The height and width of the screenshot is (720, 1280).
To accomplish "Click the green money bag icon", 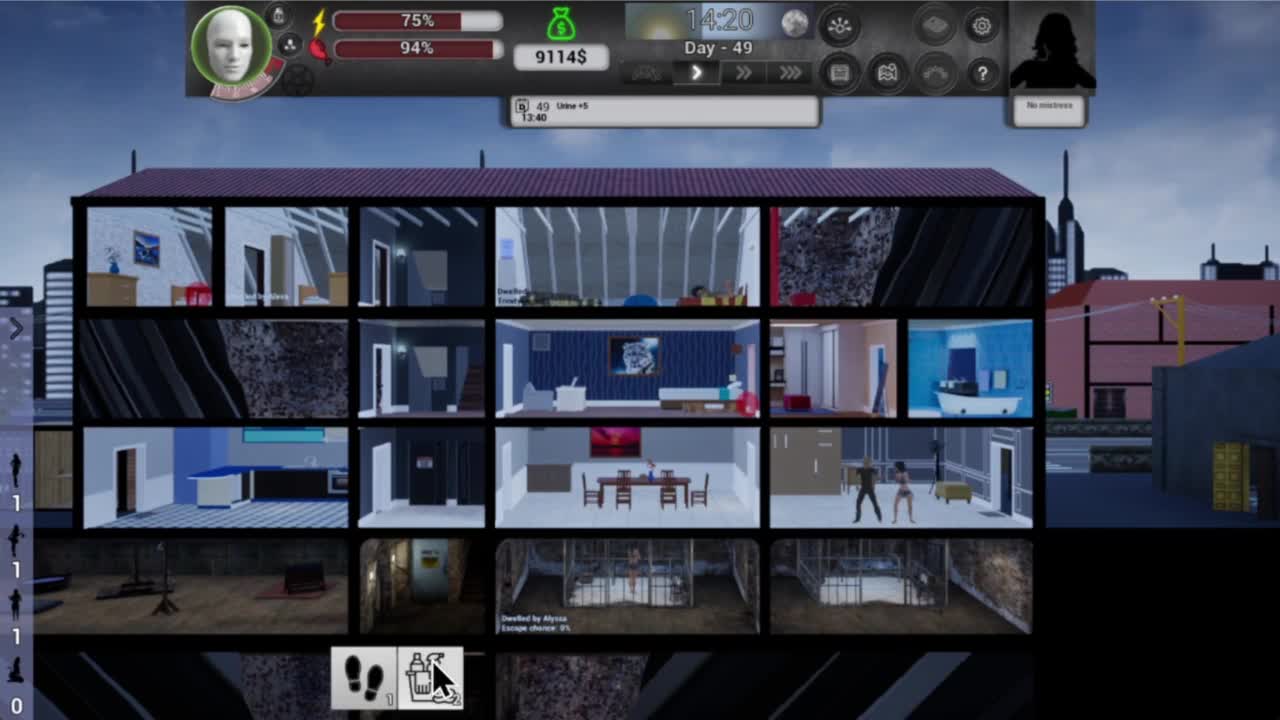I will [x=561, y=24].
